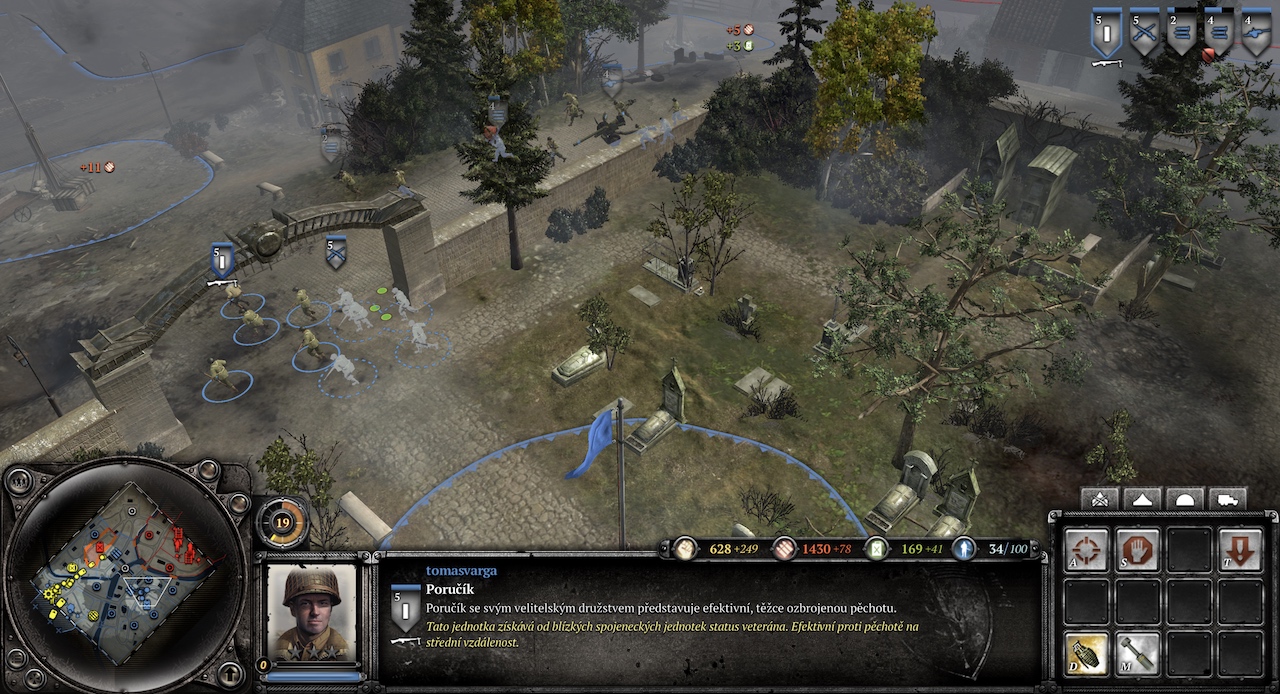Click the soldiers-icon button on the minimap frame
This screenshot has width=1280, height=694.
(x=18, y=480)
